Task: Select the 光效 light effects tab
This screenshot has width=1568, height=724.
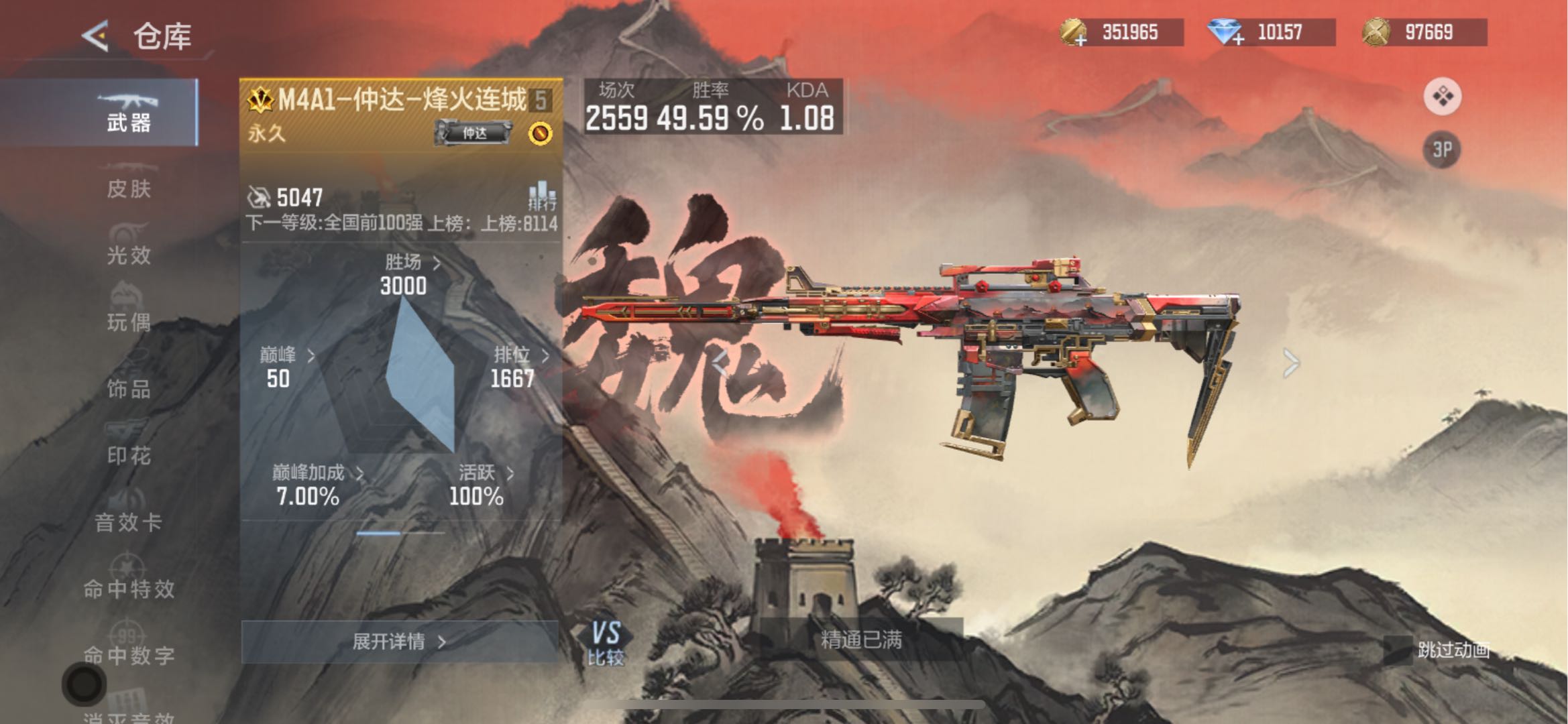Action: pyautogui.click(x=128, y=248)
